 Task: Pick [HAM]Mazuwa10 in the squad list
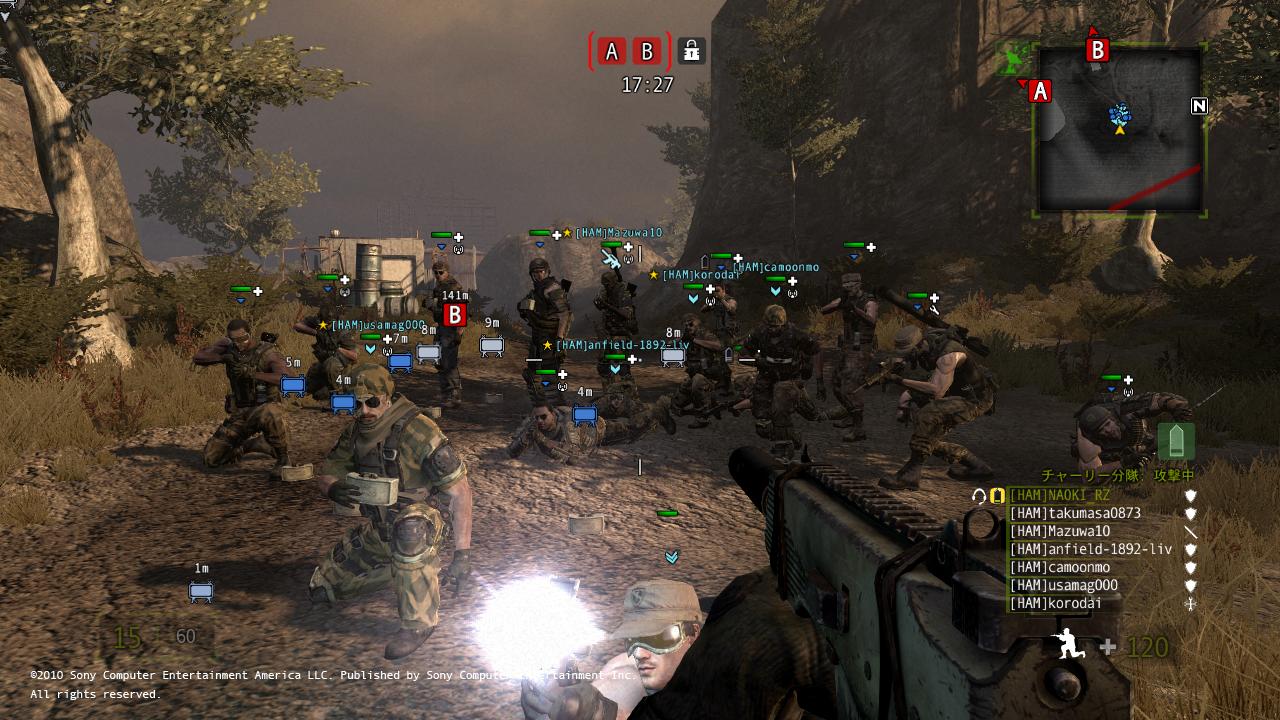click(1059, 531)
